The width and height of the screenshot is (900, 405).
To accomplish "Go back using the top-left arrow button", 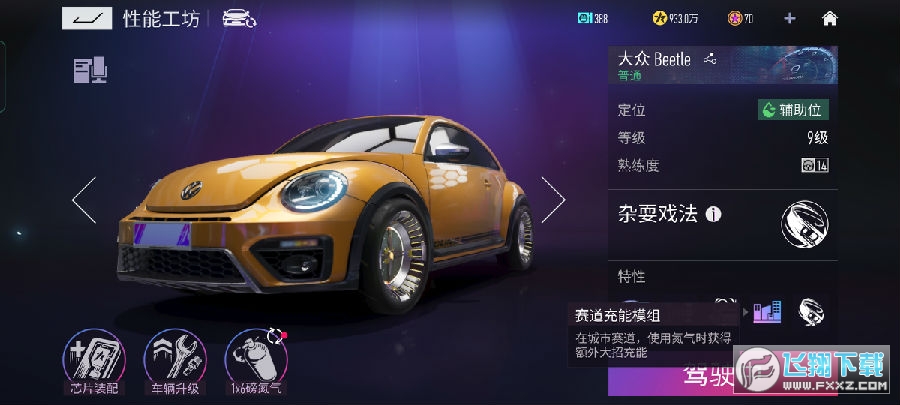I will [87, 18].
